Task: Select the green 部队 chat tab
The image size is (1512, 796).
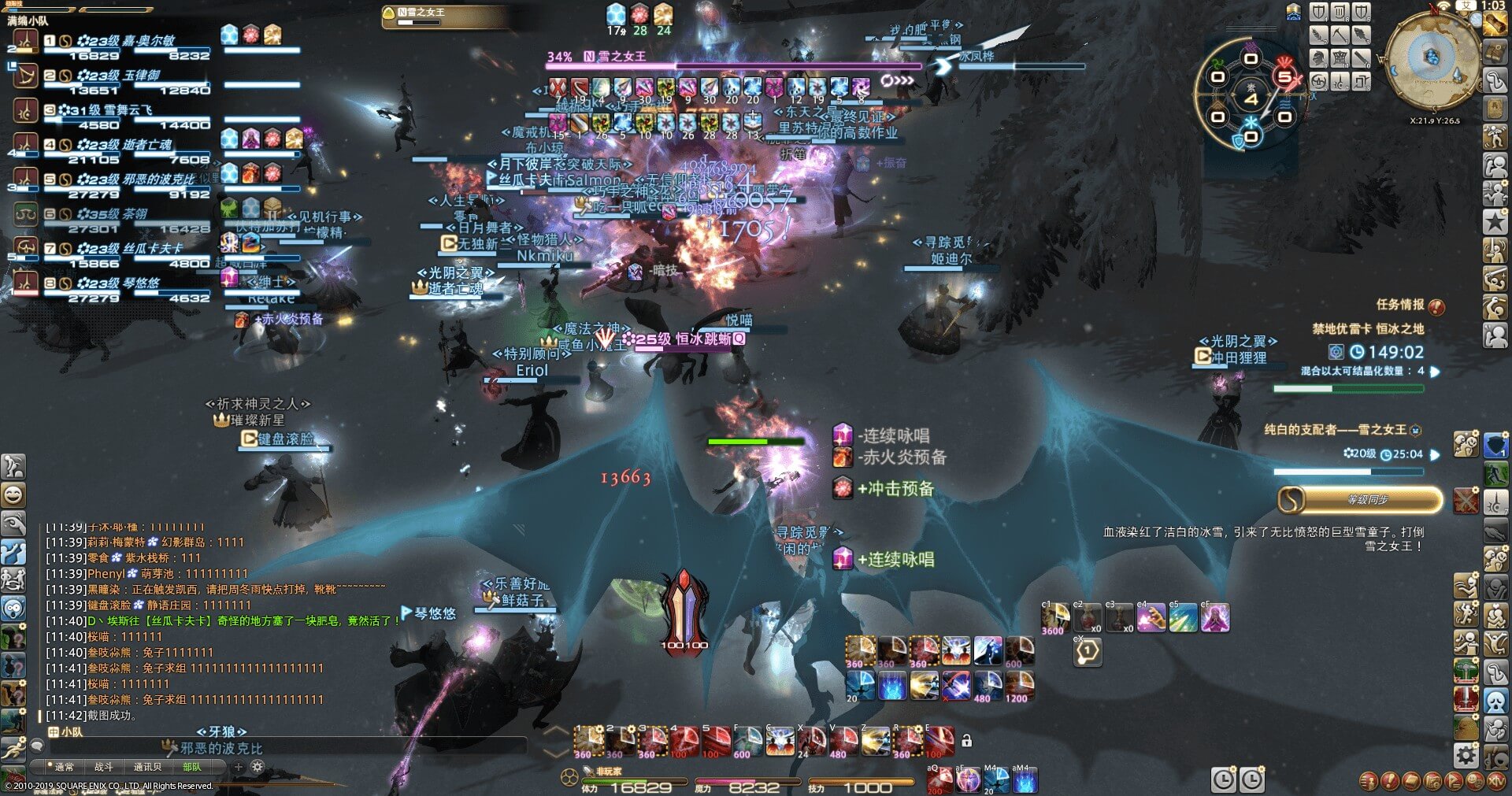Action: point(191,767)
